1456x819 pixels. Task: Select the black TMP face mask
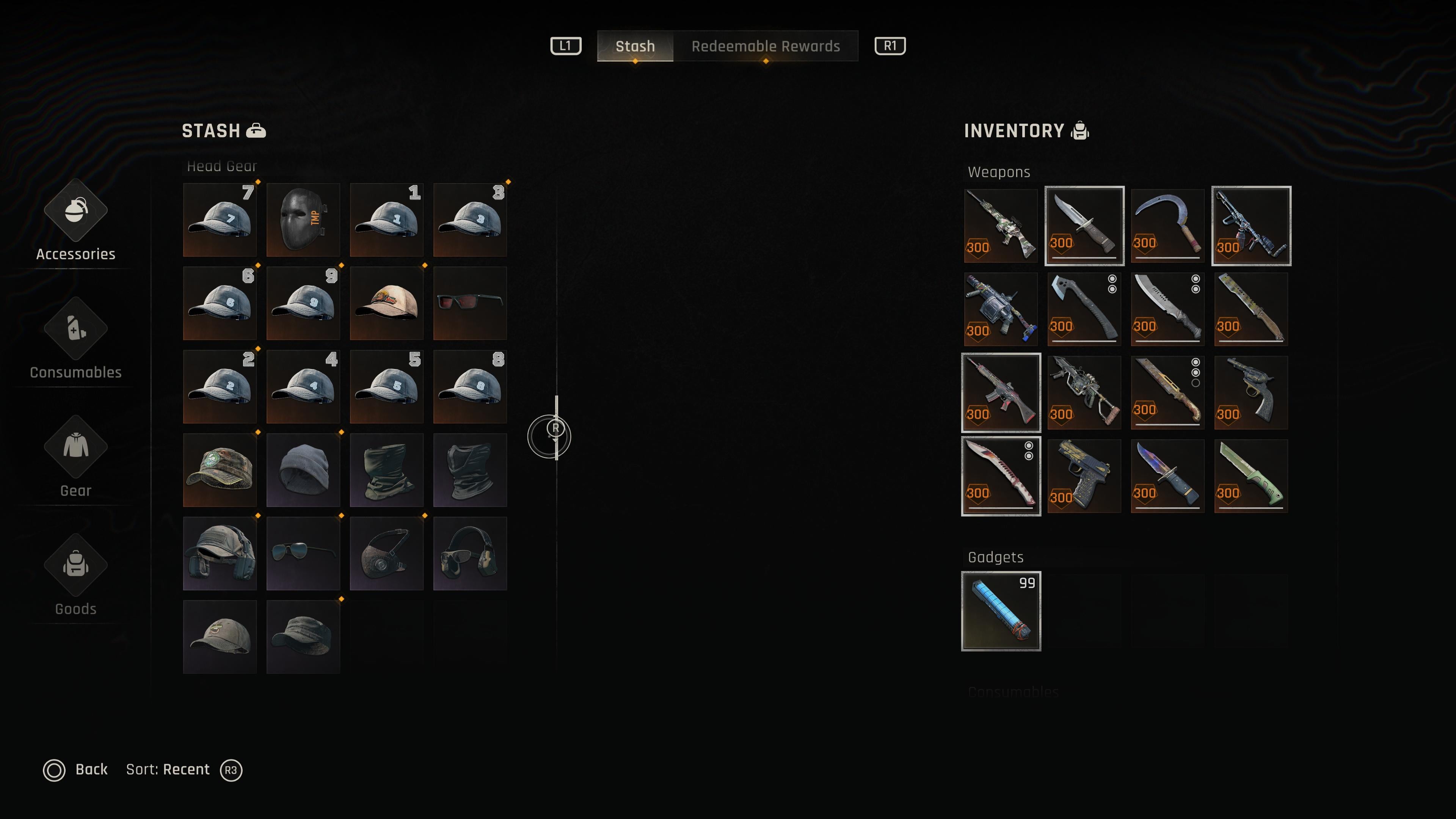(303, 219)
